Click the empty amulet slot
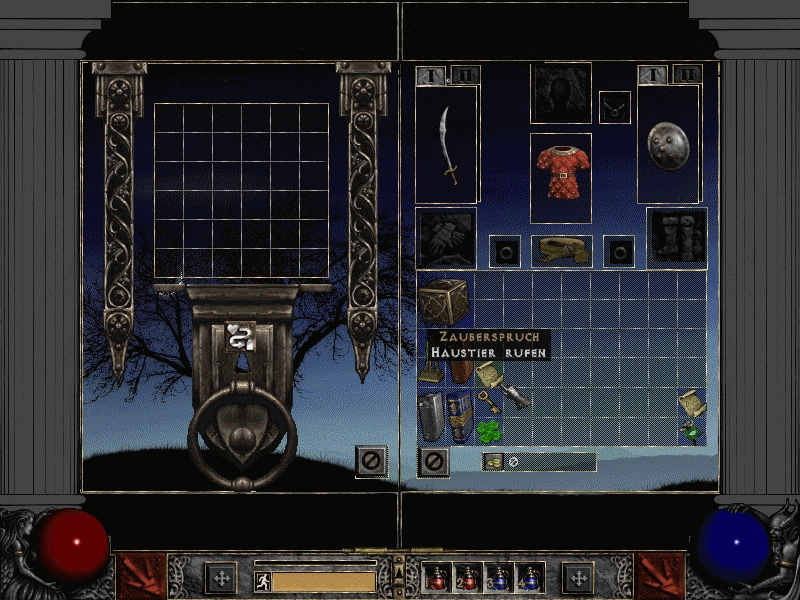This screenshot has width=800, height=600. pos(613,106)
